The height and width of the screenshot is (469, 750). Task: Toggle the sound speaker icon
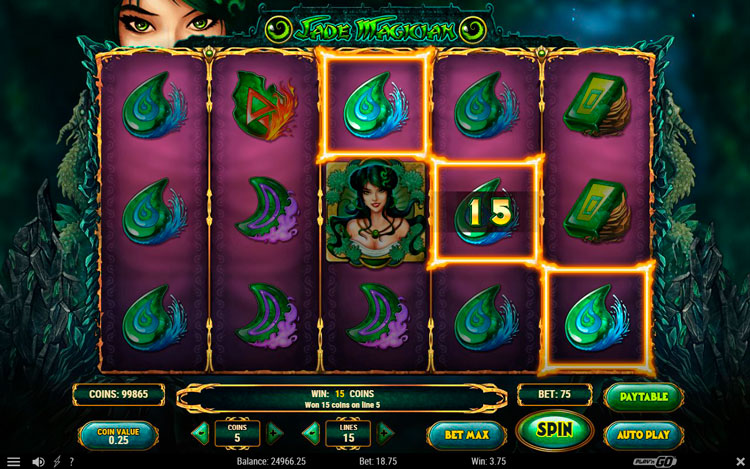pos(38,461)
